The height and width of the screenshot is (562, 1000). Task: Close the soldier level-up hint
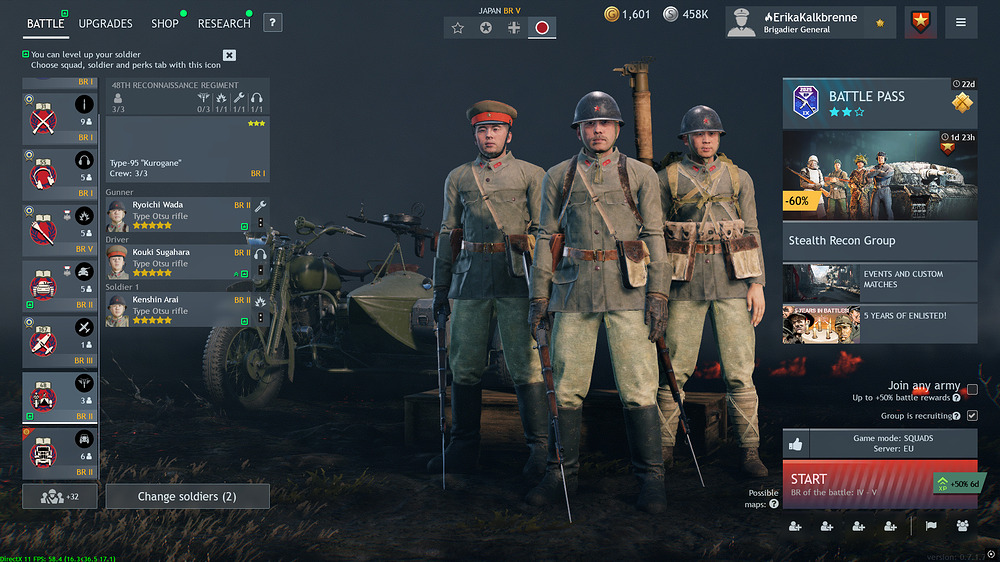(x=229, y=55)
